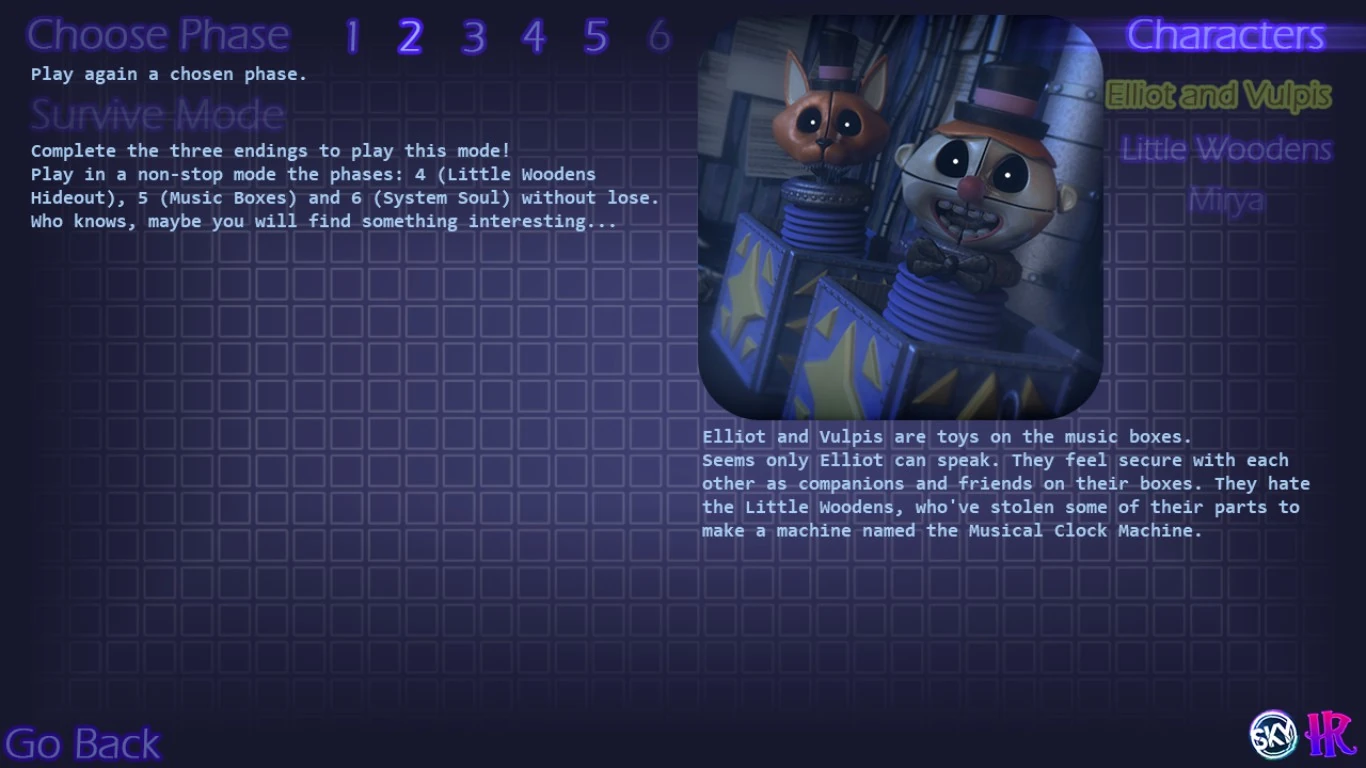Viewport: 1366px width, 768px height.
Task: Click the Go Back button
Action: (83, 742)
